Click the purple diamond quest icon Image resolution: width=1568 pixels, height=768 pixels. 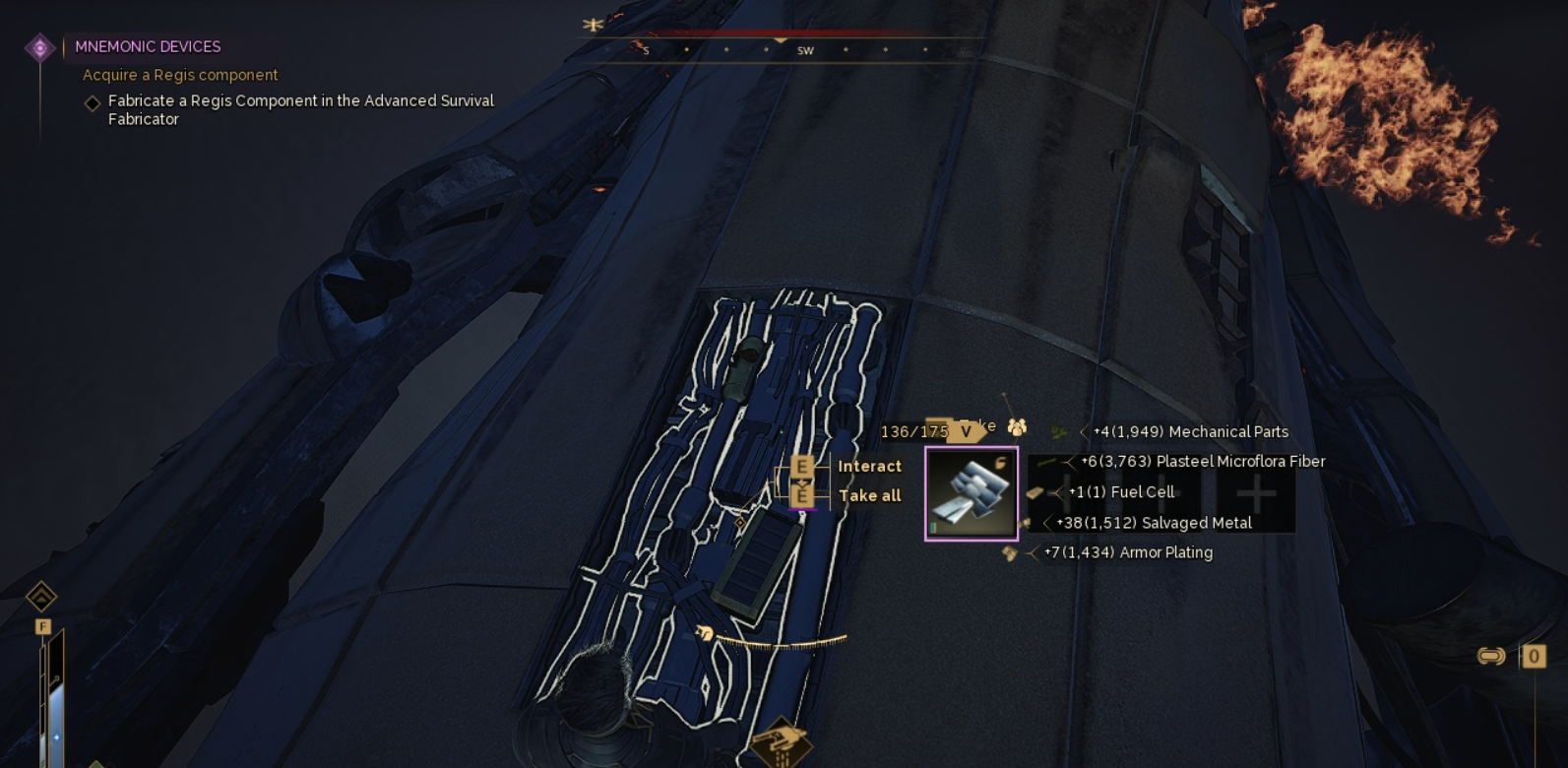click(x=40, y=47)
